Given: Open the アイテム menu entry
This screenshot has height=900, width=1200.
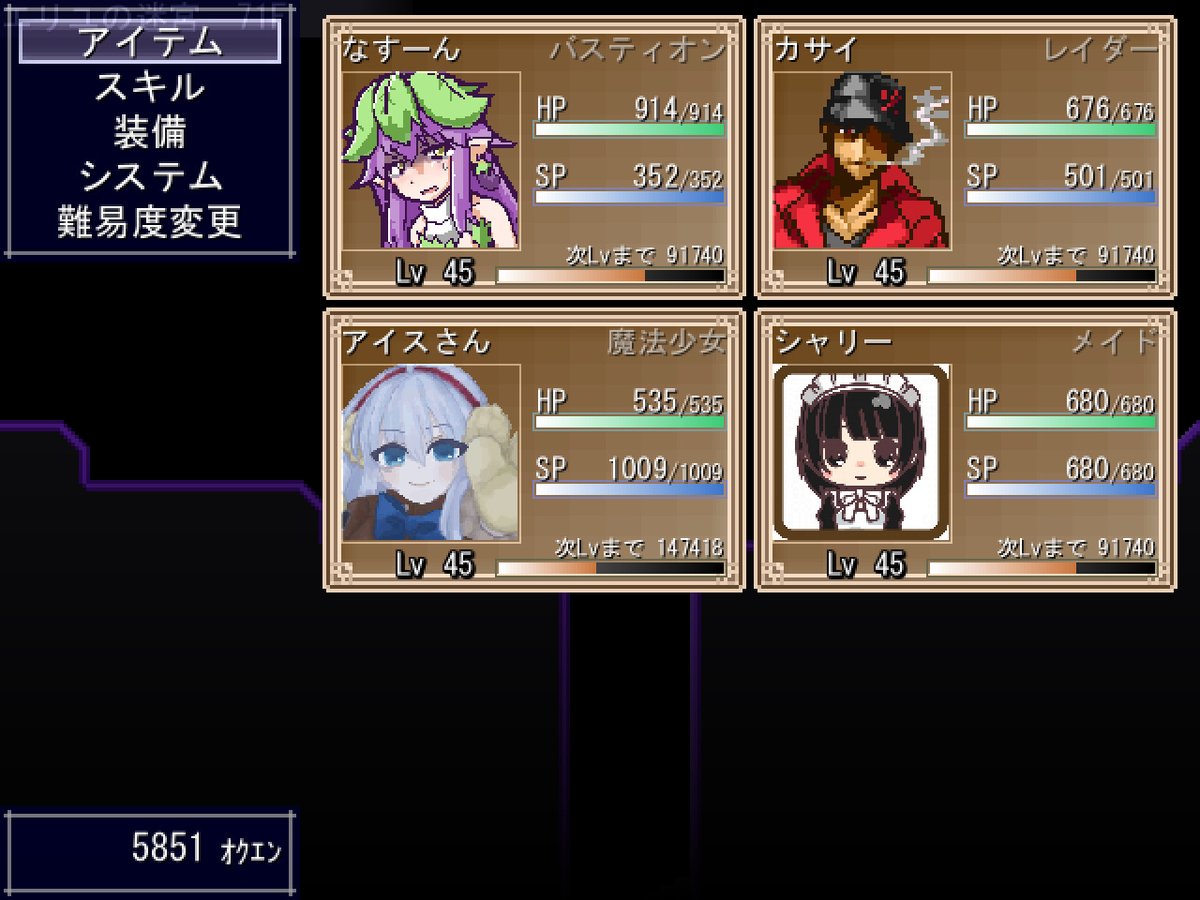Looking at the screenshot, I should [150, 42].
